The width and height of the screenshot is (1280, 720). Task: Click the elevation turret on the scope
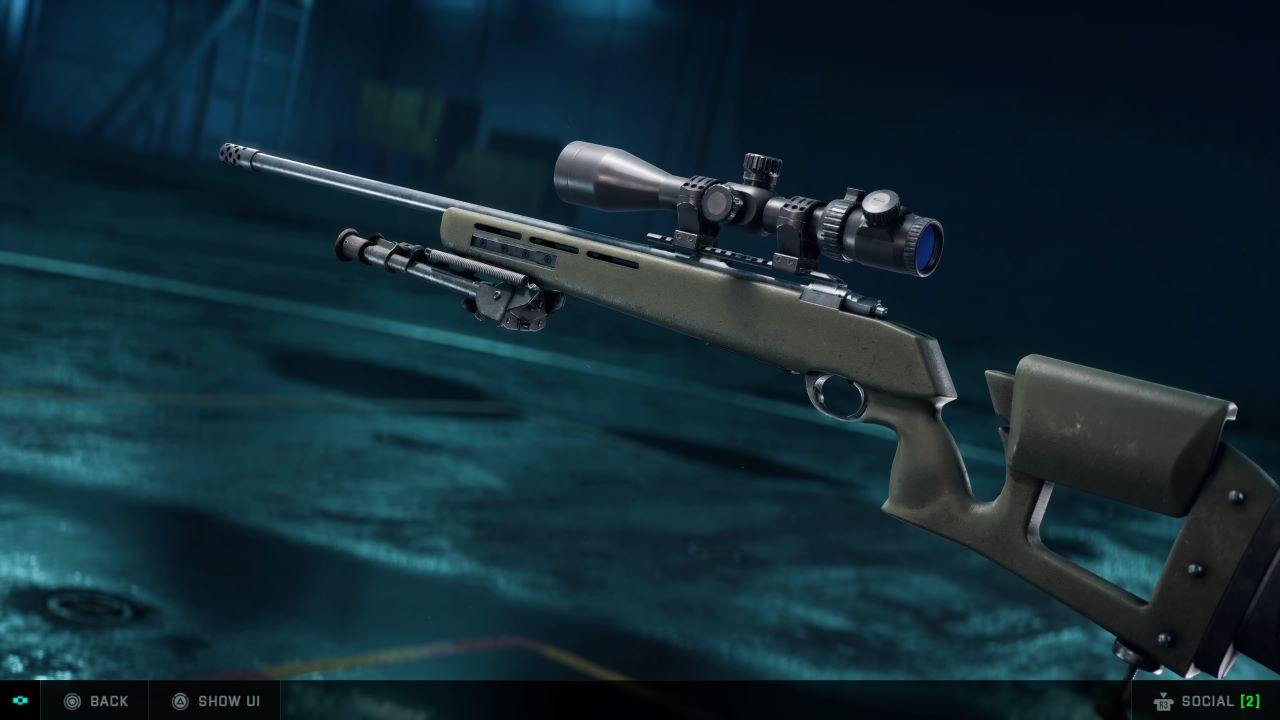coord(760,158)
